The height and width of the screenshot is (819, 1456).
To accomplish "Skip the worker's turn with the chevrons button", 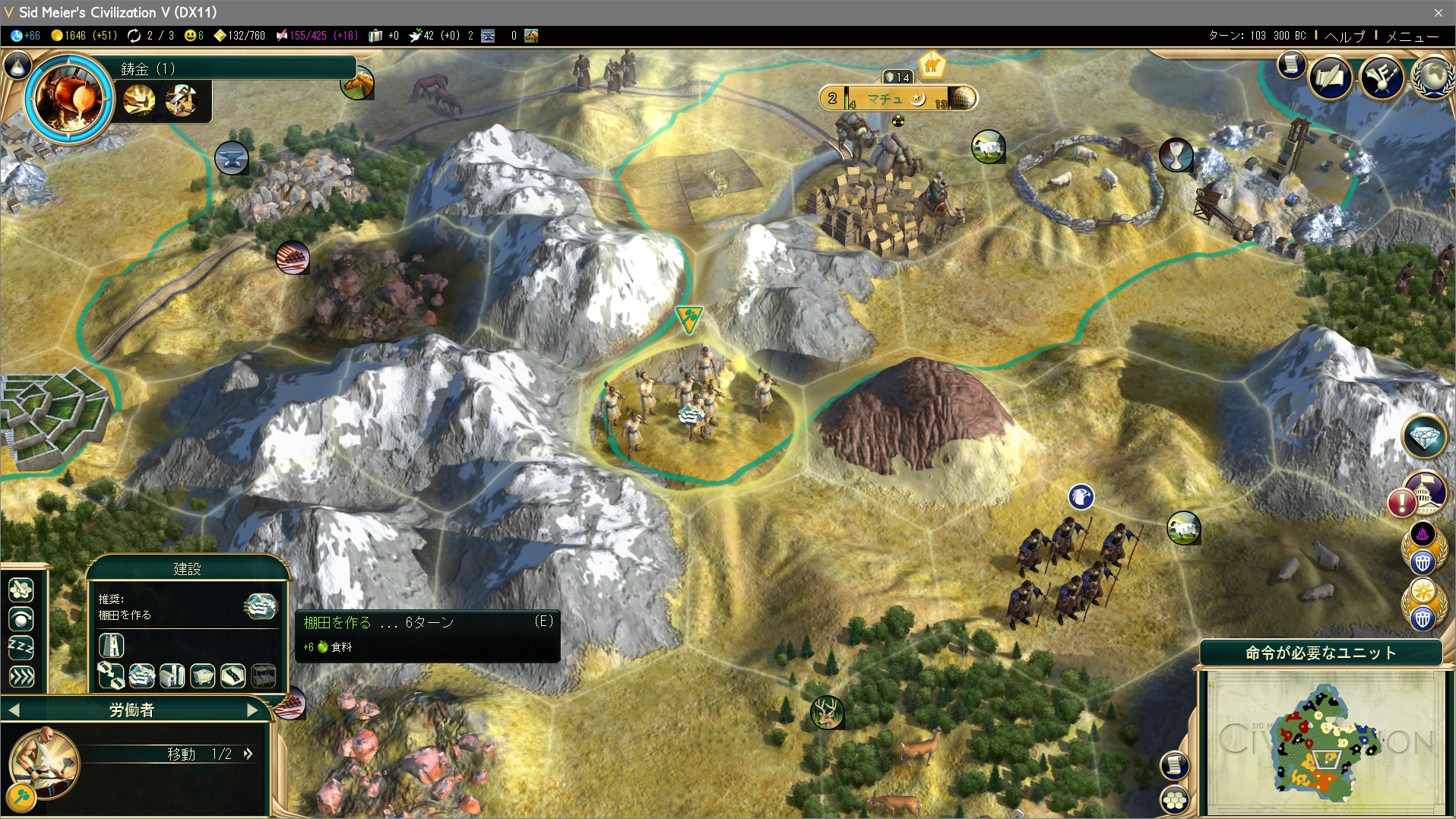I will [x=21, y=676].
